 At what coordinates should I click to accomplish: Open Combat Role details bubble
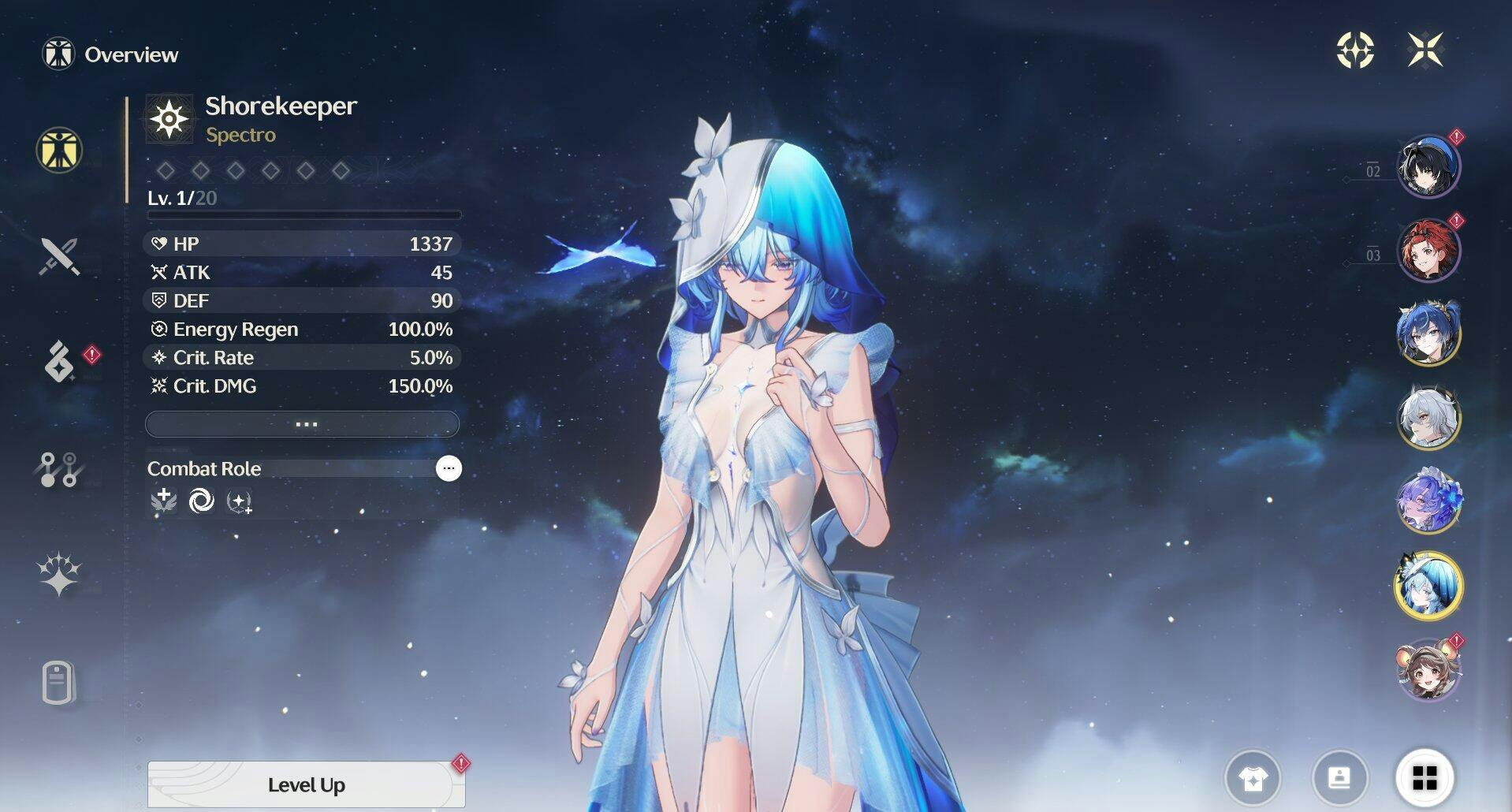click(449, 468)
